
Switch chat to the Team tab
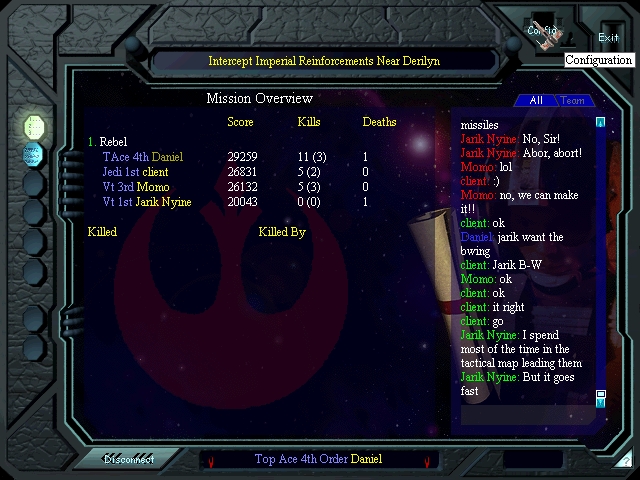pyautogui.click(x=572, y=100)
